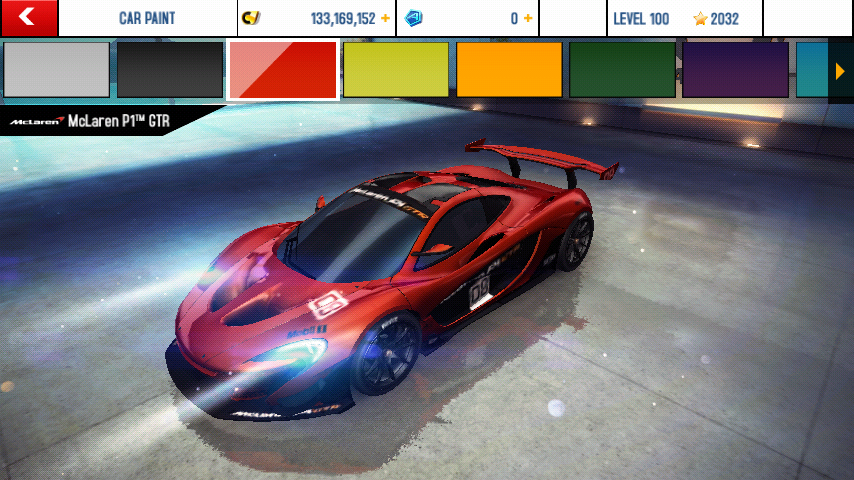Go back using the red arrow button
This screenshot has width=854, height=480.
coord(28,17)
